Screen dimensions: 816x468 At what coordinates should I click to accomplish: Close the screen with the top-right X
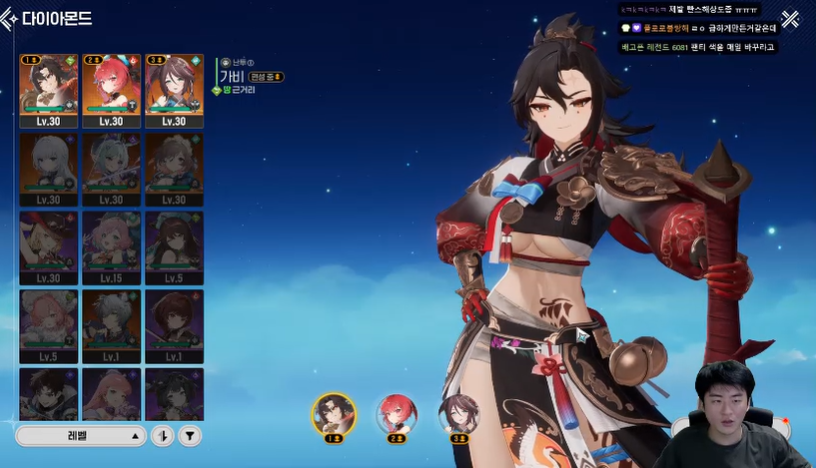click(790, 19)
